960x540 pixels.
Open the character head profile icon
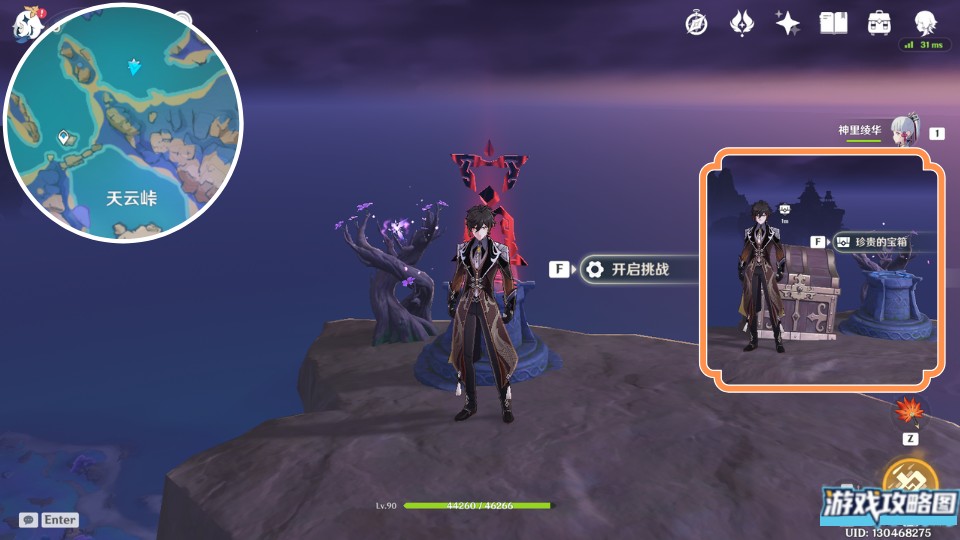925,23
